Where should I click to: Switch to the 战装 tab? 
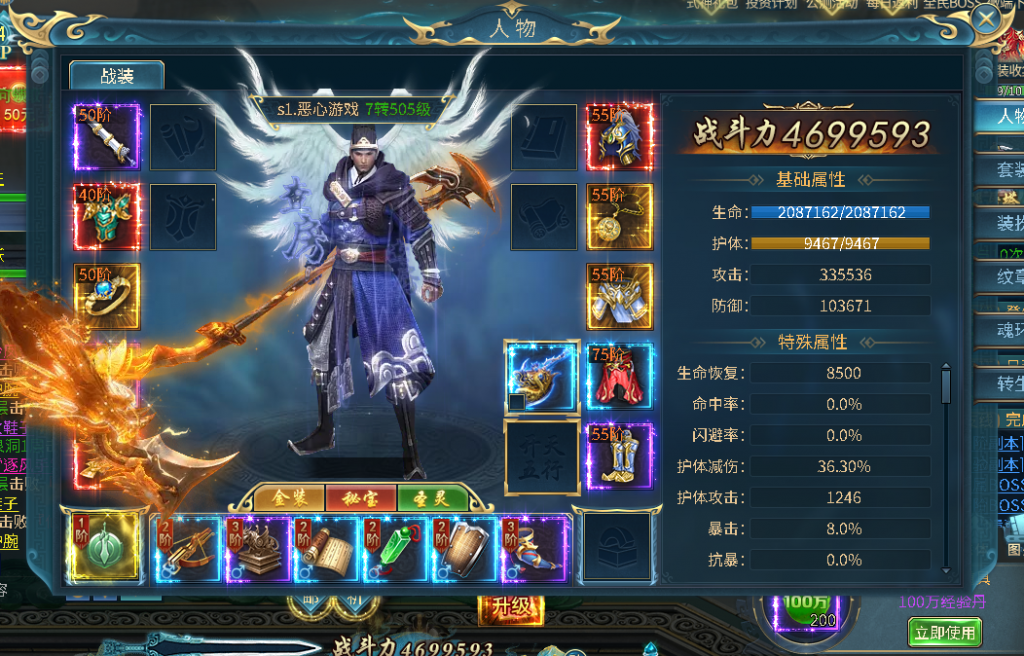117,76
